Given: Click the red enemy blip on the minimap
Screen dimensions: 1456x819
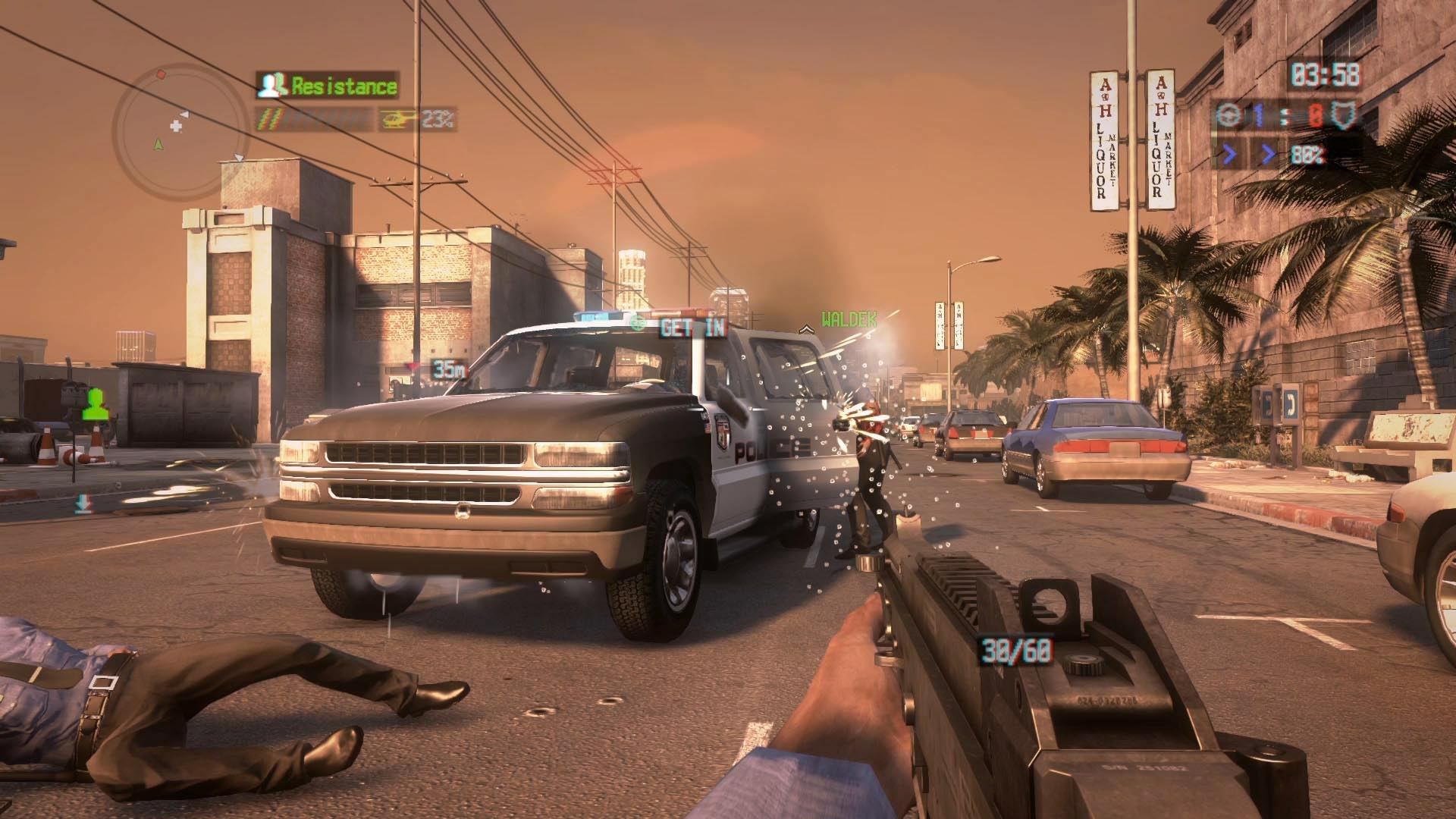Looking at the screenshot, I should coord(160,75).
